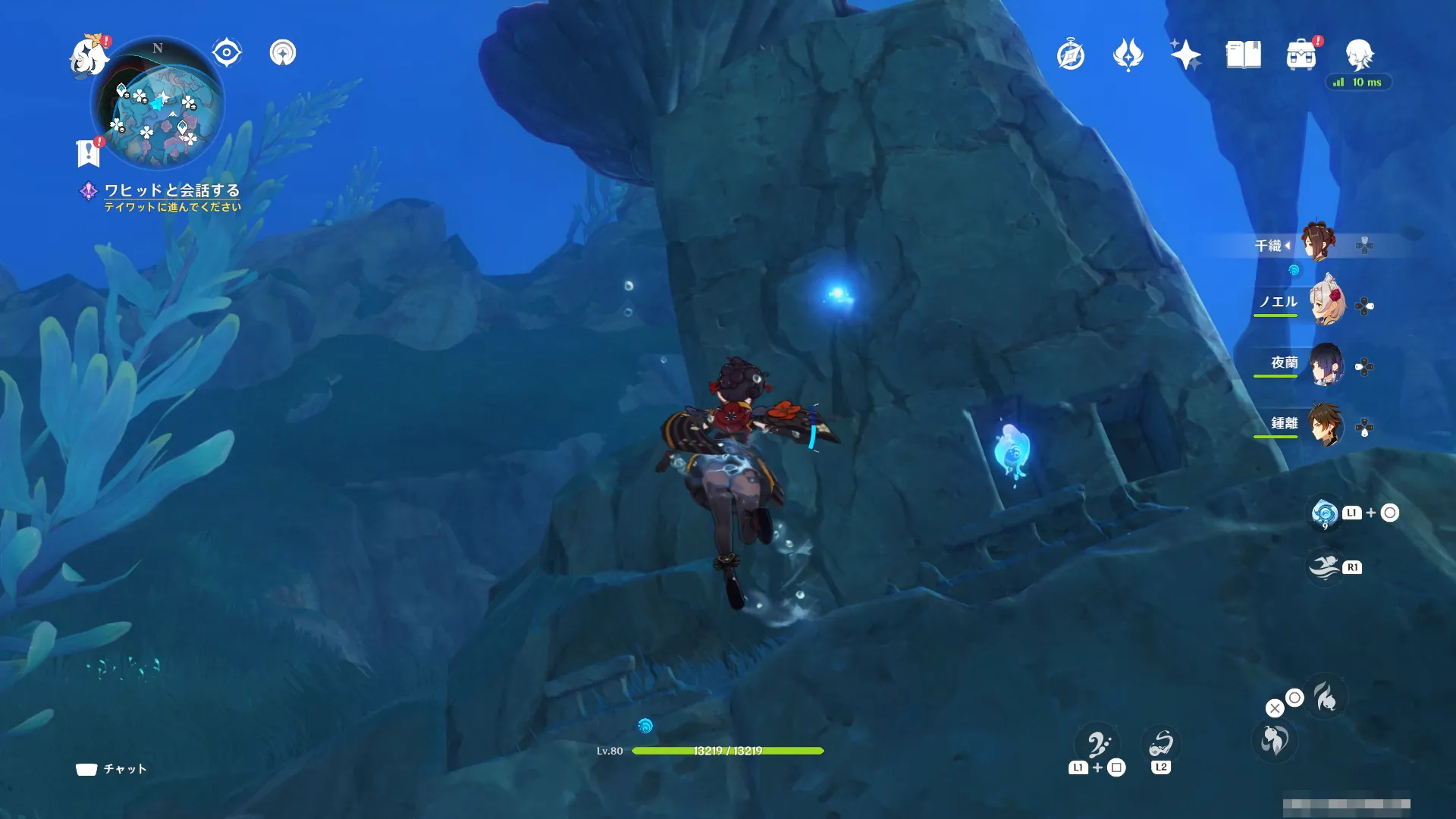Open the backpack inventory
This screenshot has height=819, width=1456.
pyautogui.click(x=1301, y=55)
